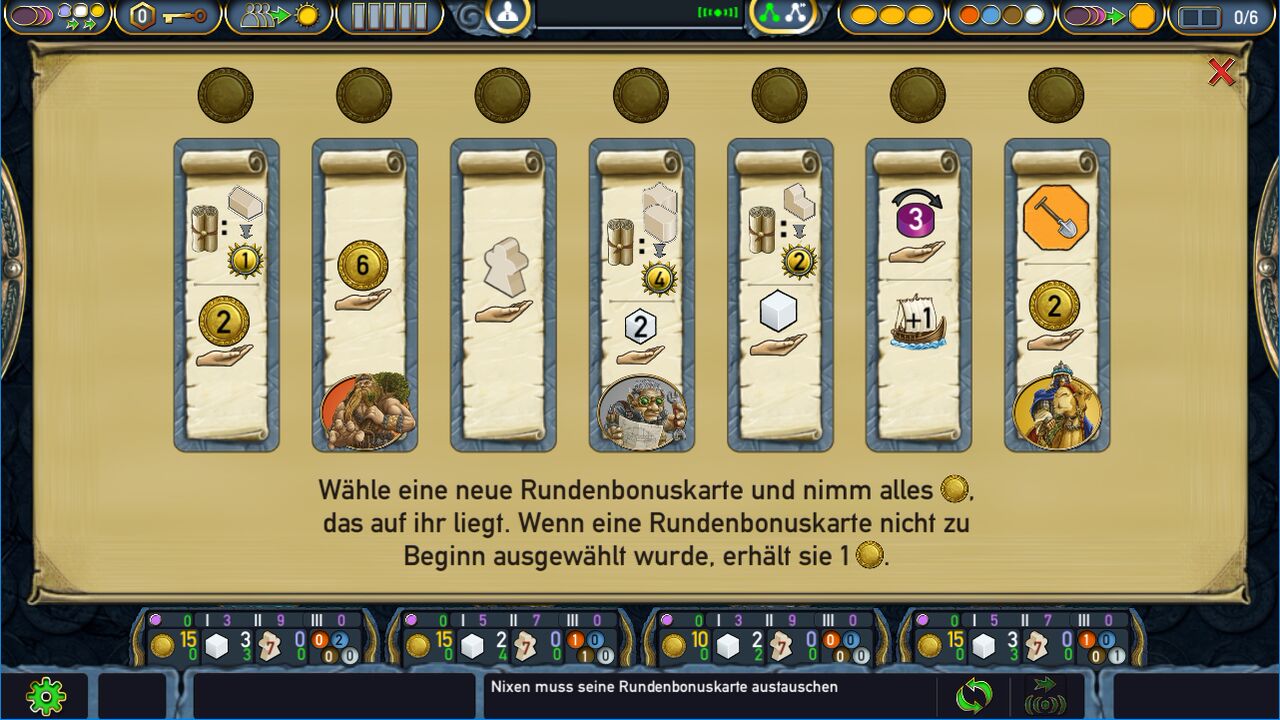1280x720 pixels.
Task: Click the green circular arrows button
Action: tap(973, 696)
